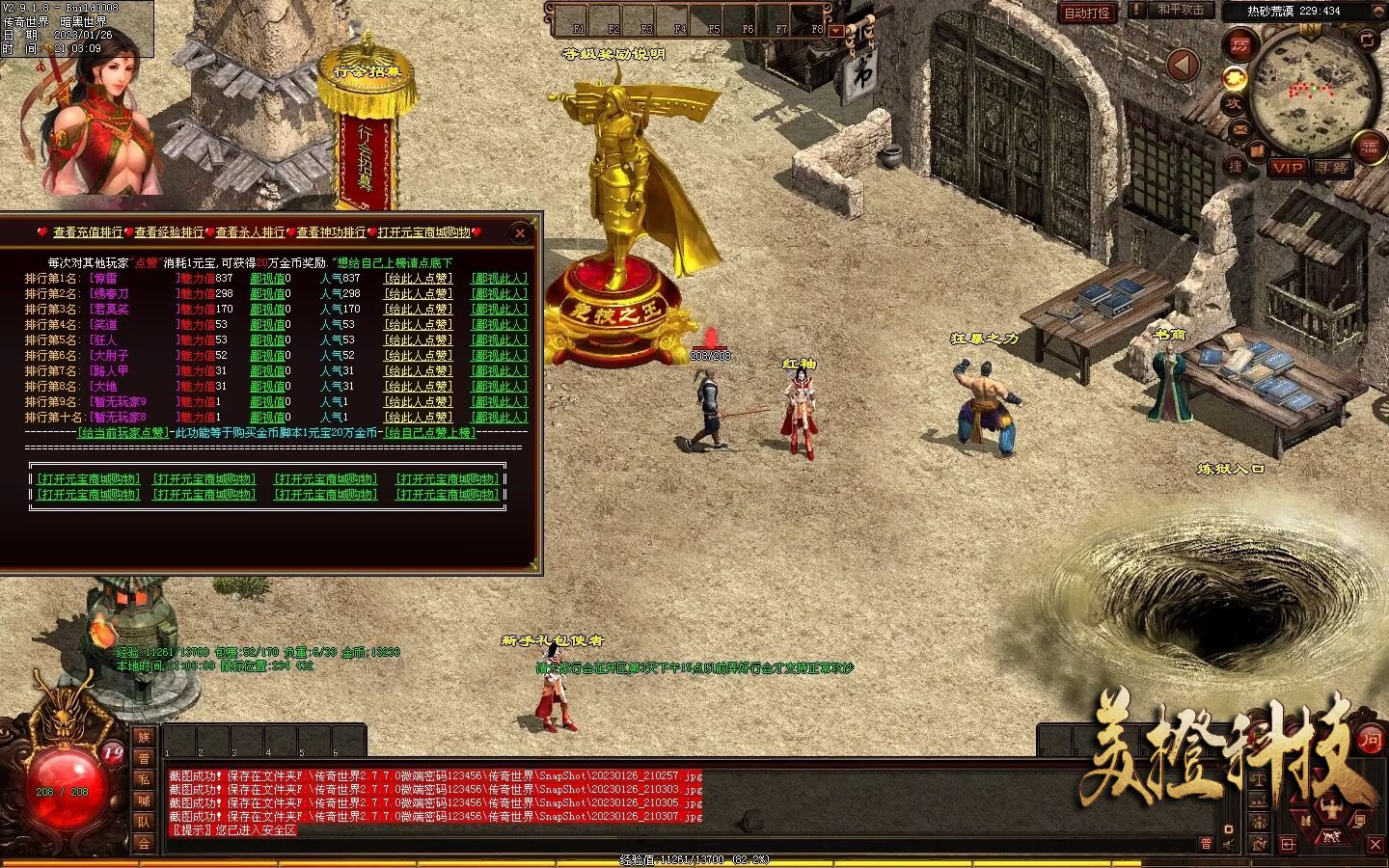1389x868 pixels.
Task: Open 查看充值排行 recharge ranking
Action: (x=88, y=232)
